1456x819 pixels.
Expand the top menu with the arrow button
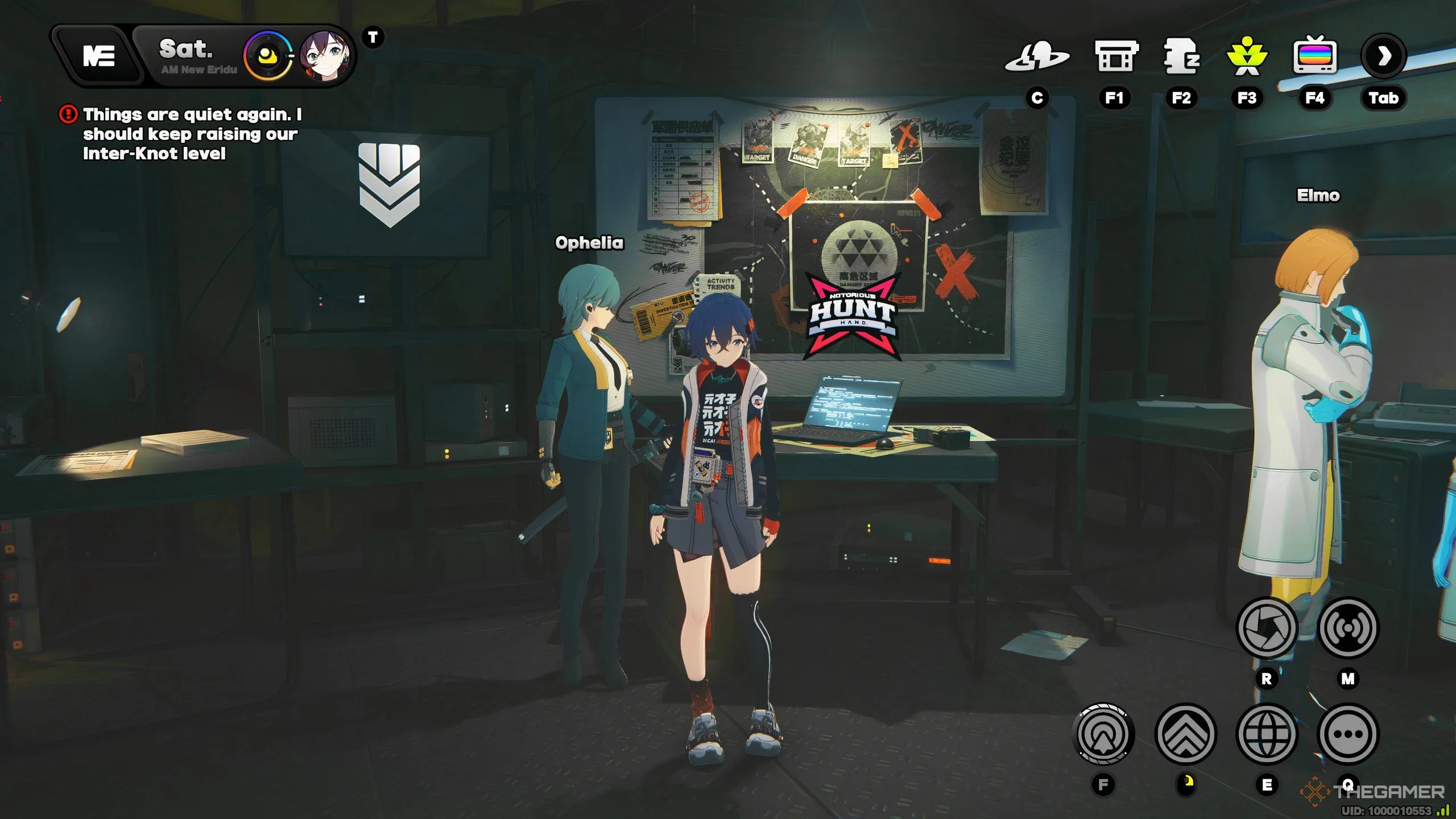[1384, 56]
